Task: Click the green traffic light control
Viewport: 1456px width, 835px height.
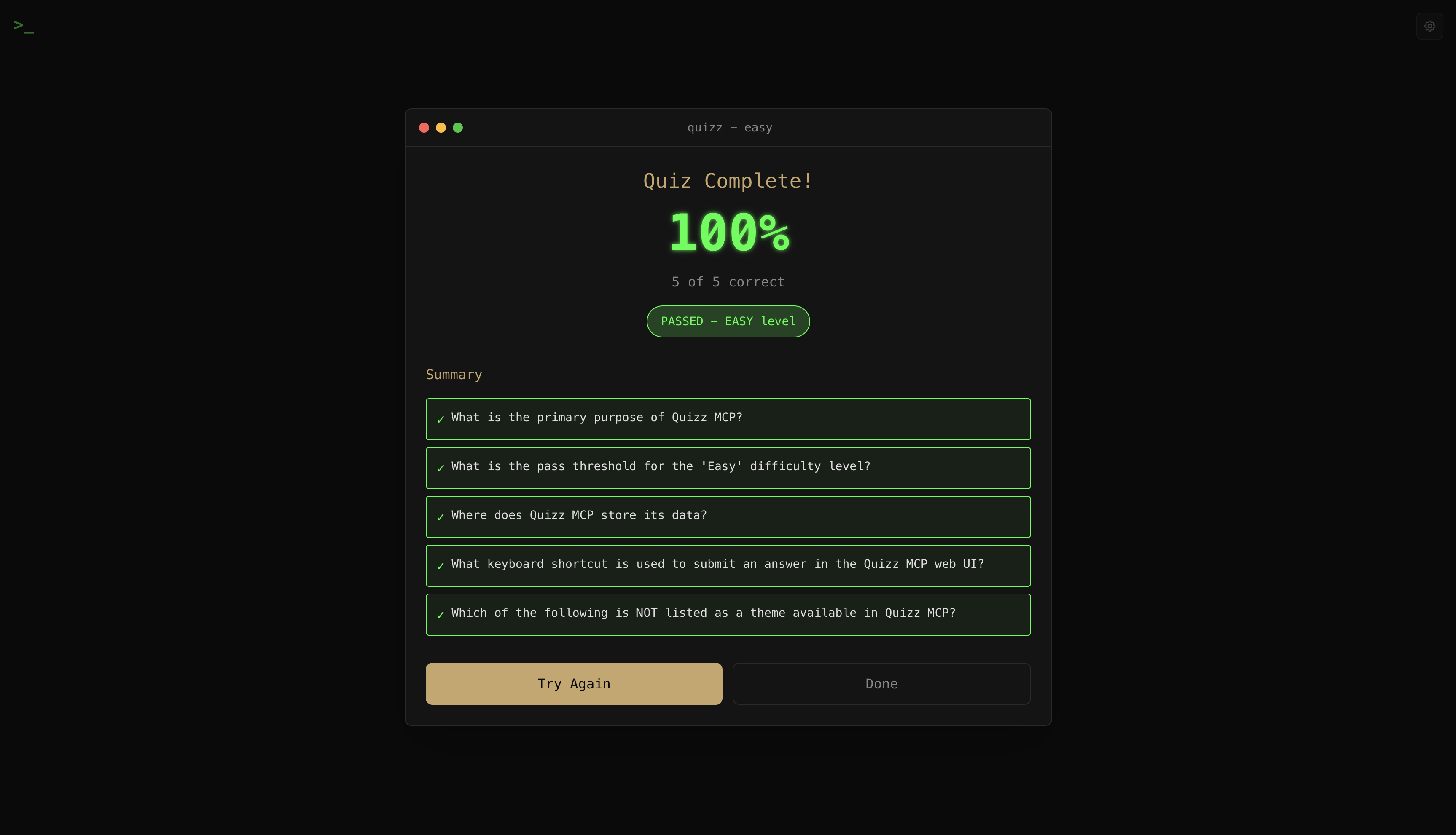Action: (458, 127)
